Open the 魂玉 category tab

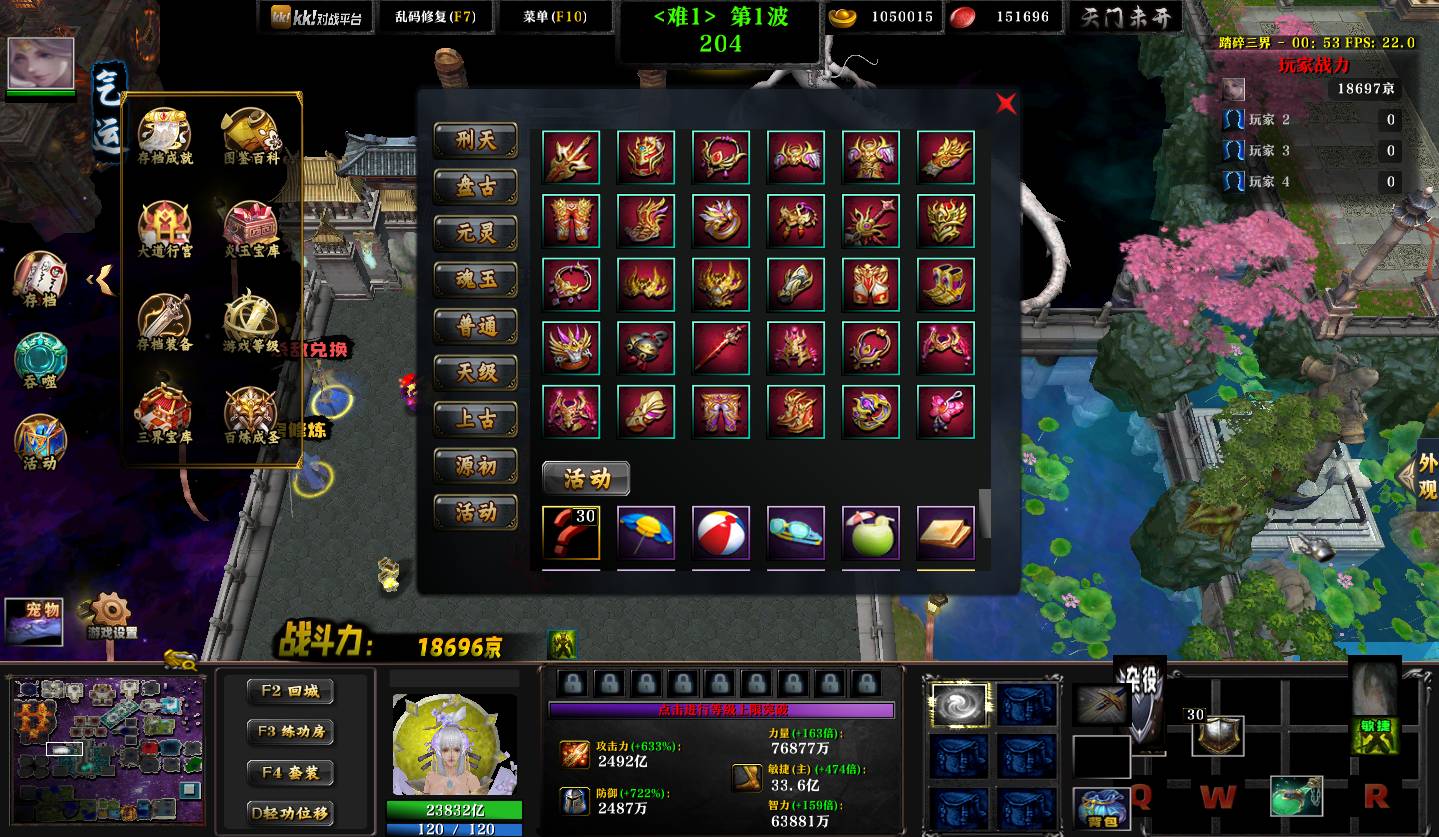[x=475, y=280]
